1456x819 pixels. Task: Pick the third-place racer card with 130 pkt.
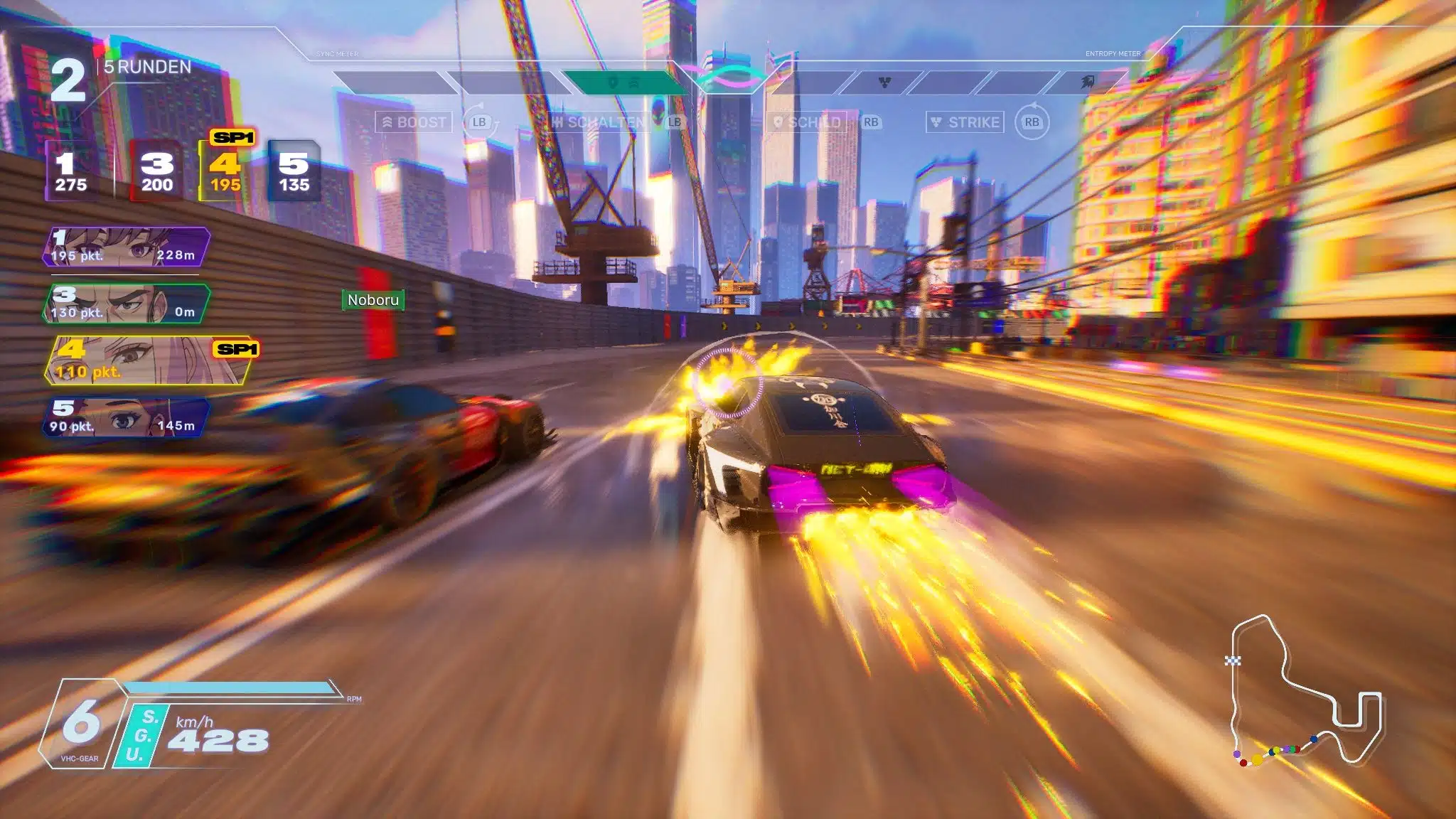point(127,304)
